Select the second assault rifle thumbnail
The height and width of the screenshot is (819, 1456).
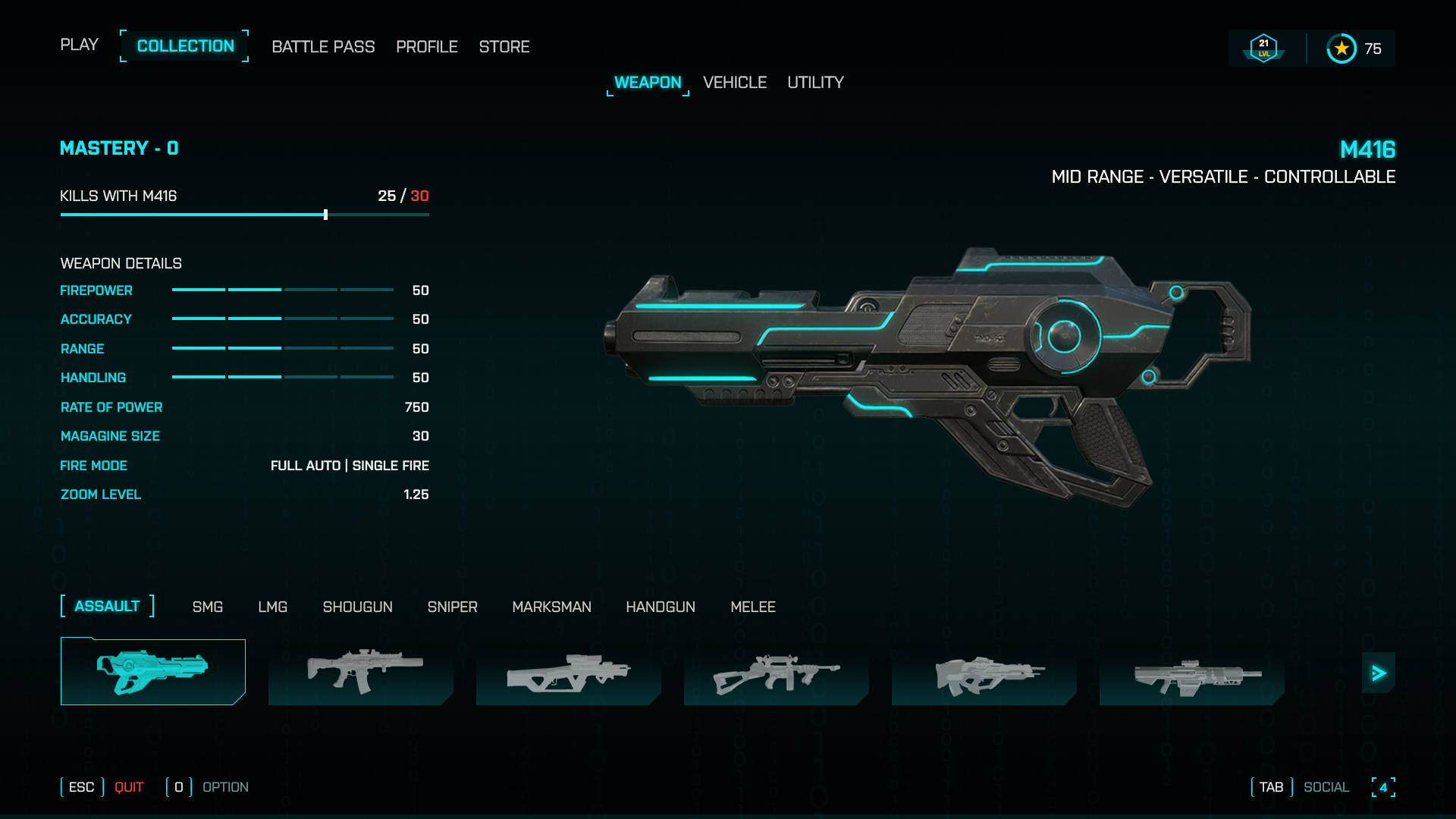pos(360,671)
